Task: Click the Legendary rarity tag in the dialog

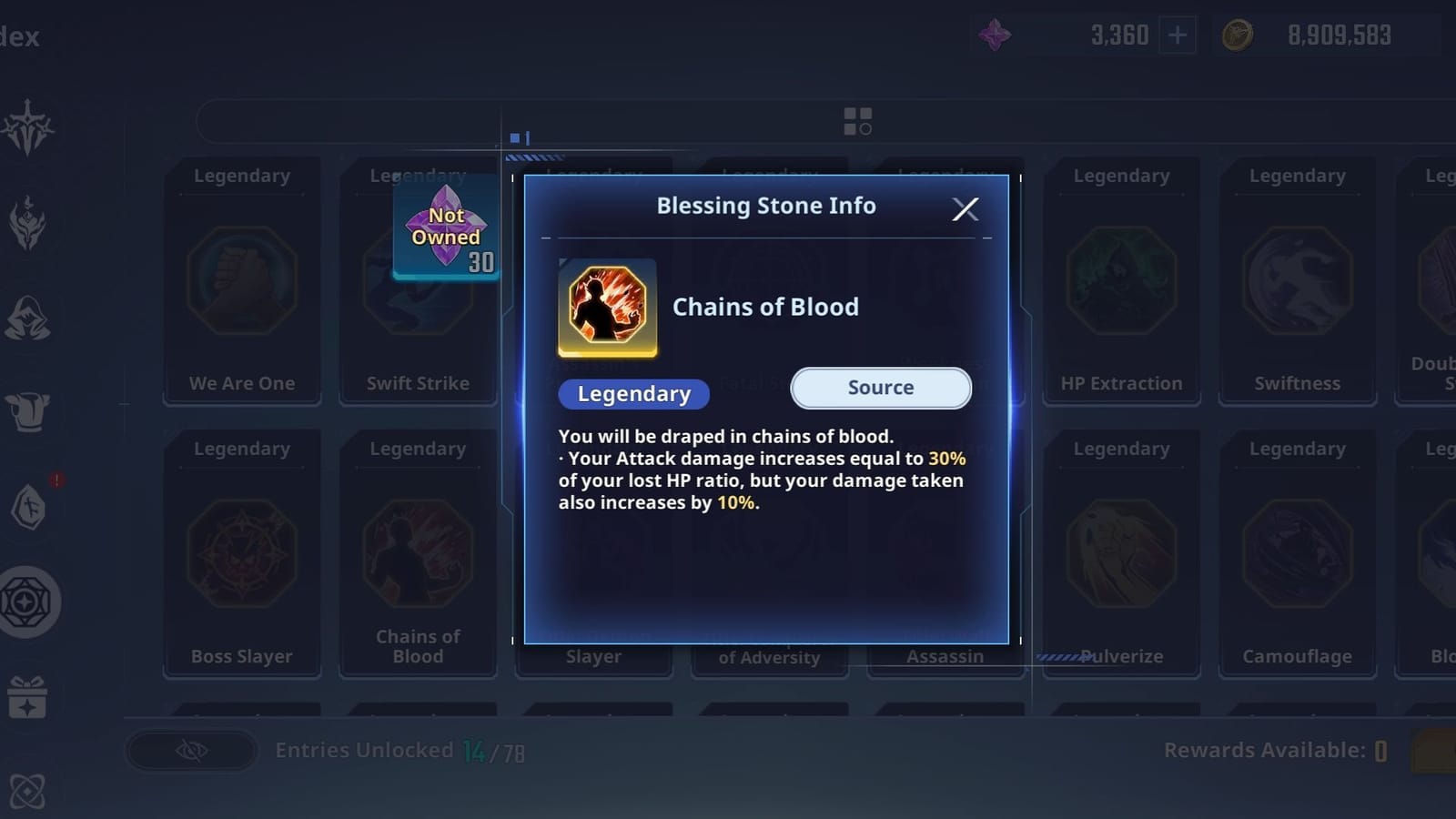Action: (632, 393)
